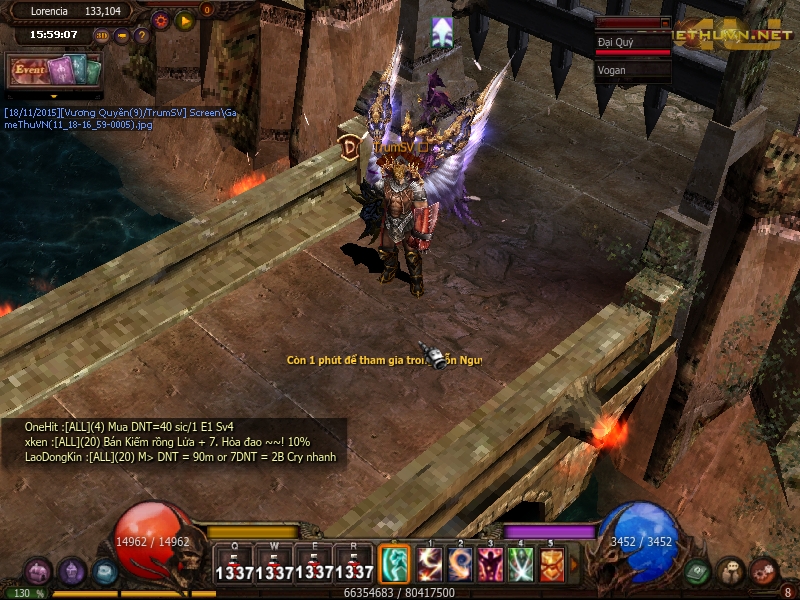
Task: Select party member Vogan
Action: pyautogui.click(x=632, y=71)
